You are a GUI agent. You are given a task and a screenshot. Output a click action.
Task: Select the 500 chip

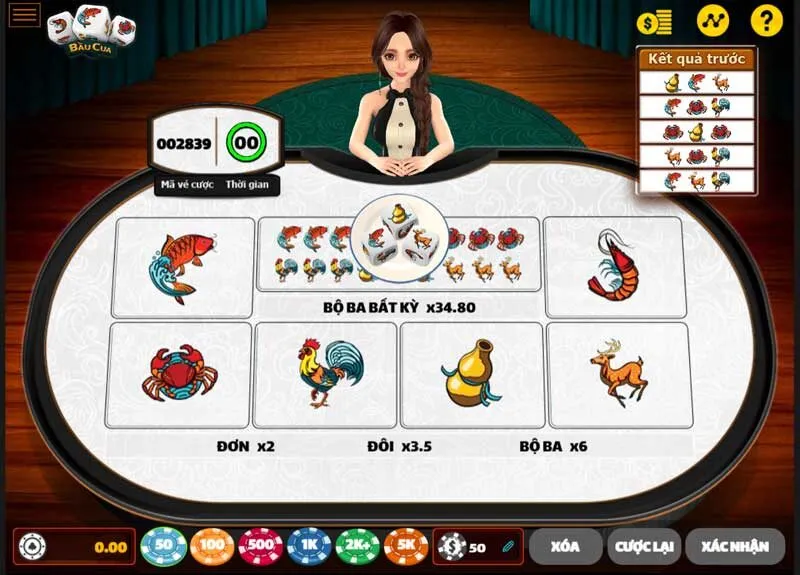[260, 546]
